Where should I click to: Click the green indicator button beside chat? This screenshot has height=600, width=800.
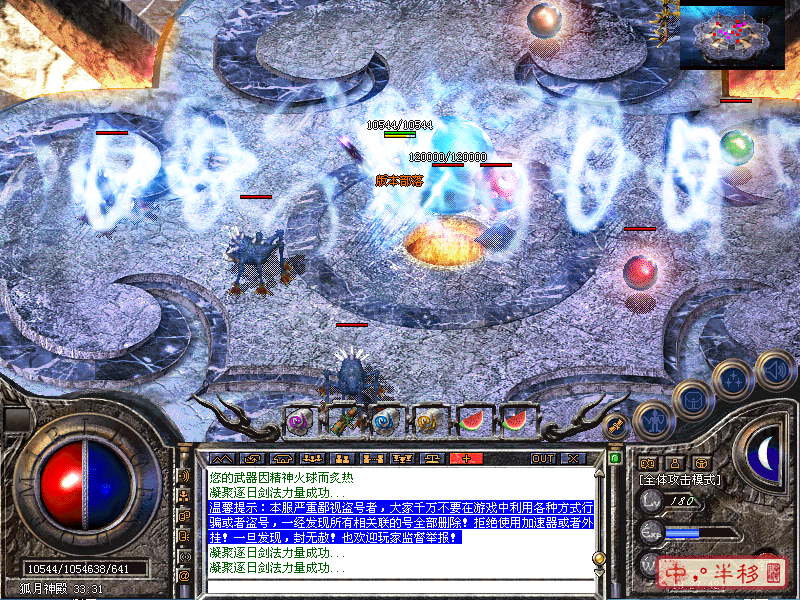[x=615, y=458]
